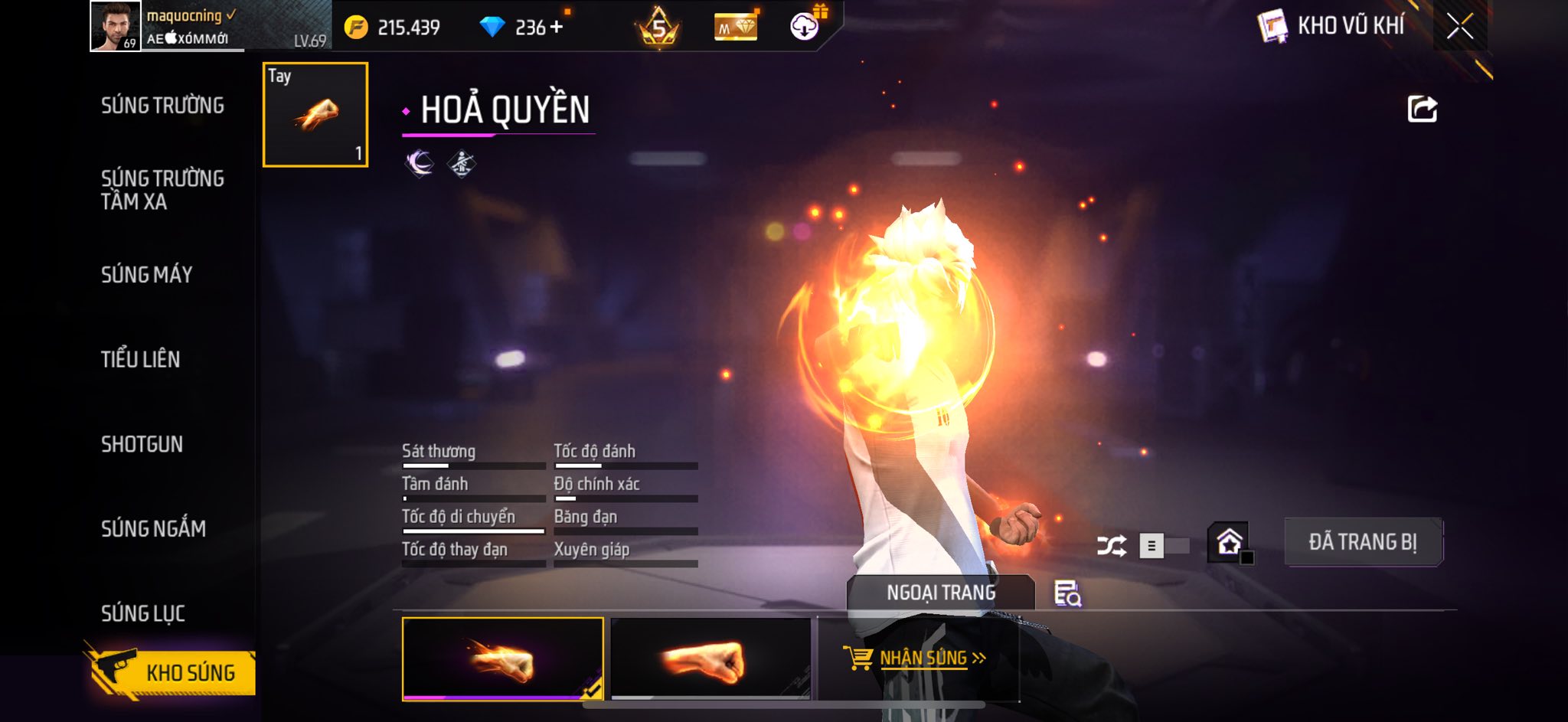Screen dimensions: 1568x722
Task: Open the player profile avatar
Action: (x=116, y=26)
